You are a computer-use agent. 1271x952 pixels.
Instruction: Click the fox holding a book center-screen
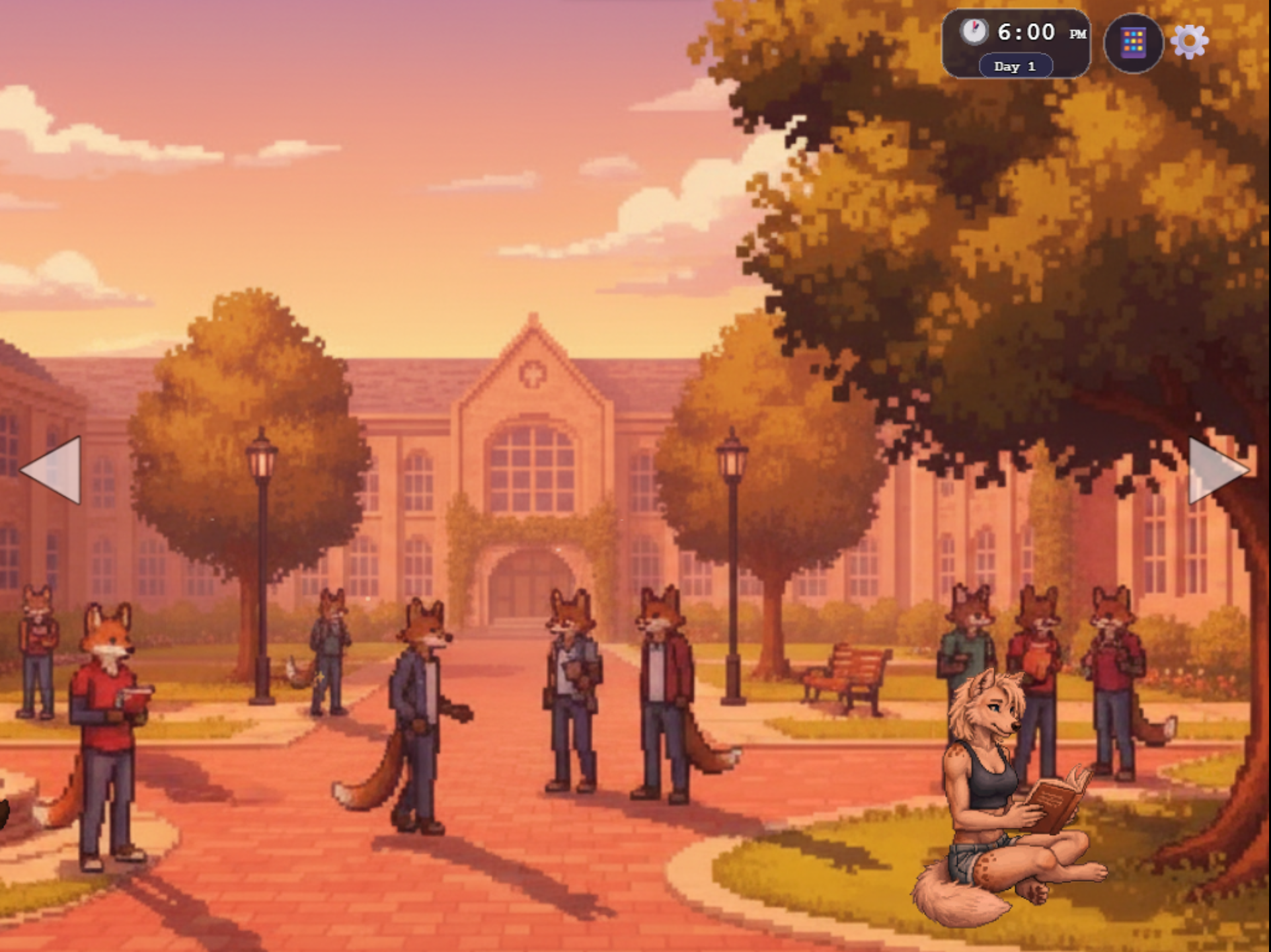(572, 681)
